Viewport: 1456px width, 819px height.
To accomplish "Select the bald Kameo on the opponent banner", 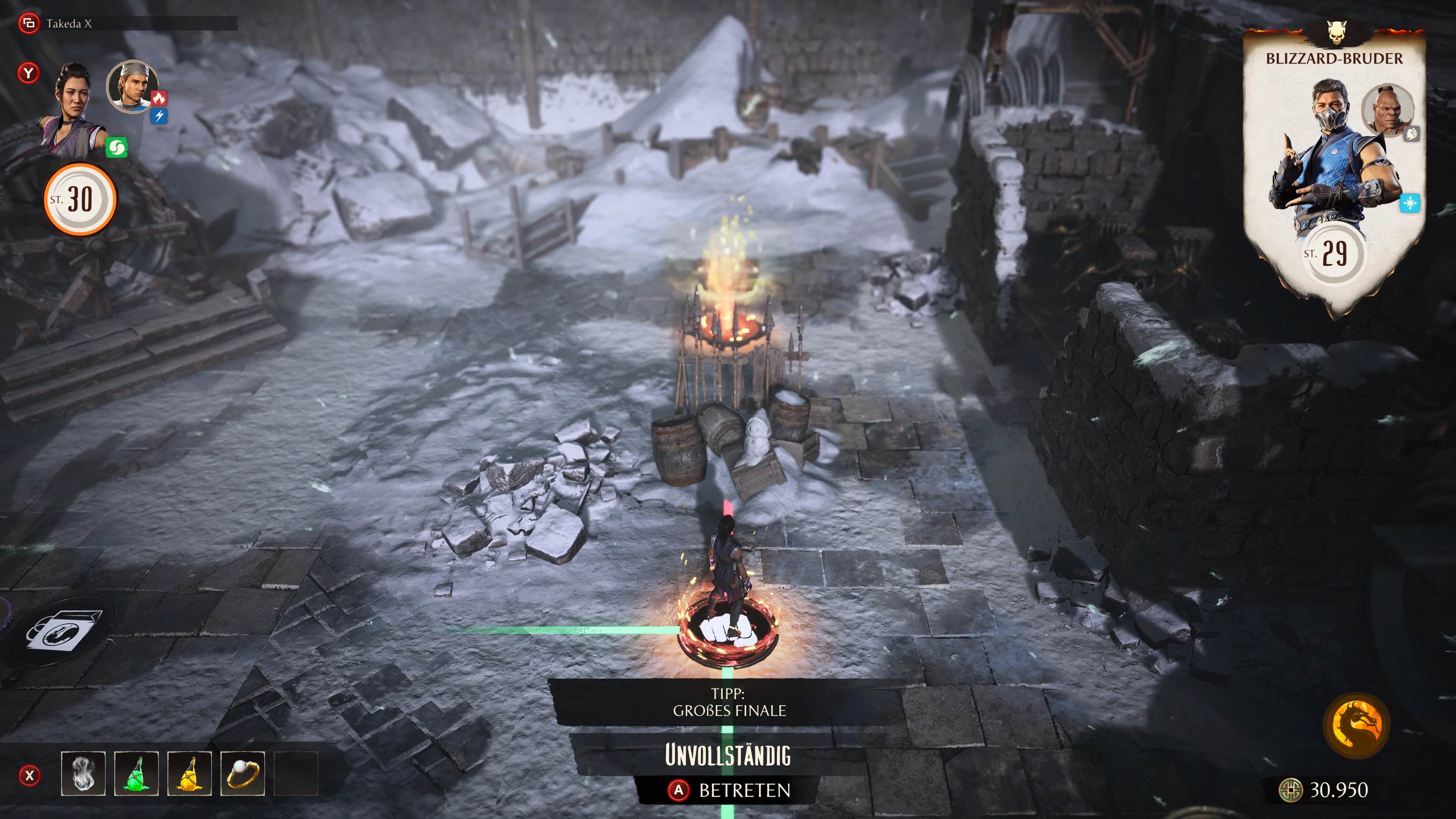I will coord(1387,110).
